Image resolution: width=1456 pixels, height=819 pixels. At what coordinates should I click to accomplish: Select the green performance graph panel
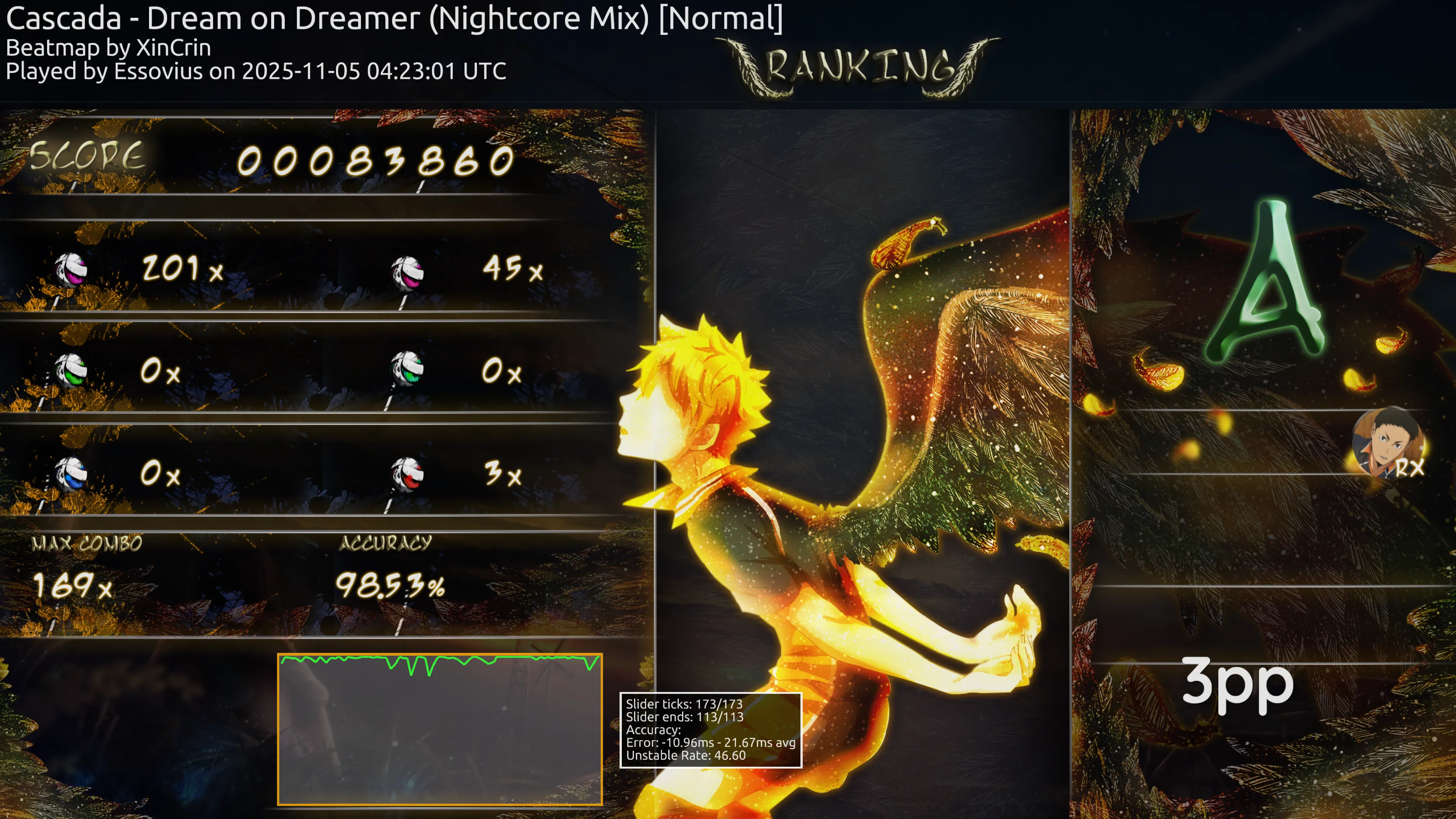440,729
